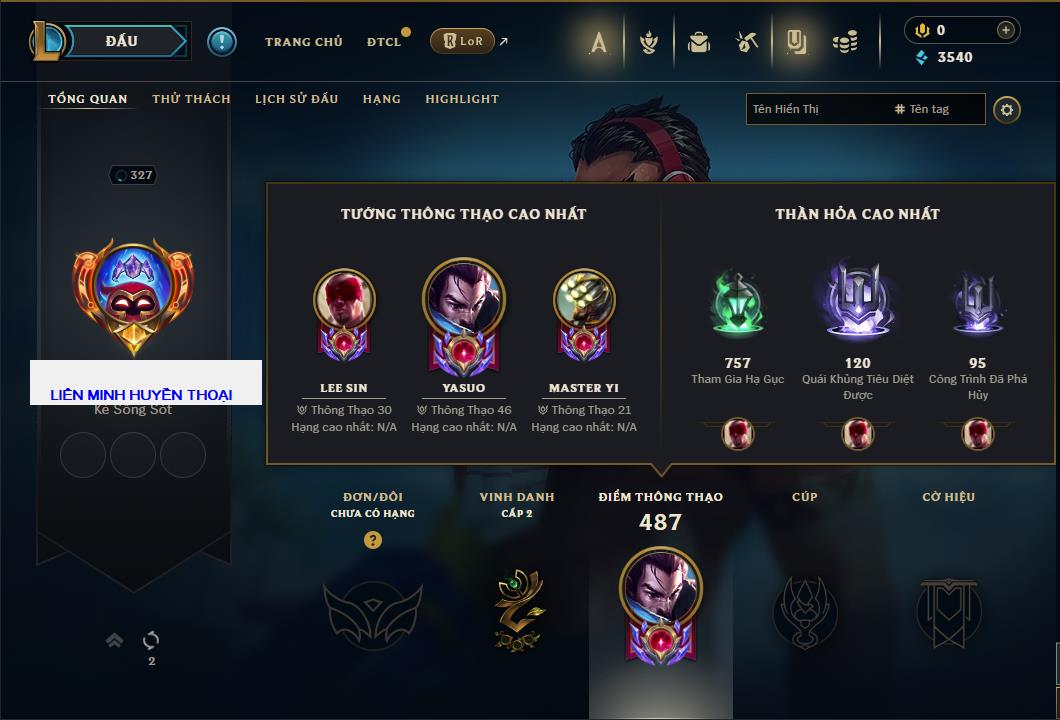Click the yellow question mark under ĐƠN/ĐÔI
This screenshot has width=1060, height=720.
pyautogui.click(x=373, y=540)
